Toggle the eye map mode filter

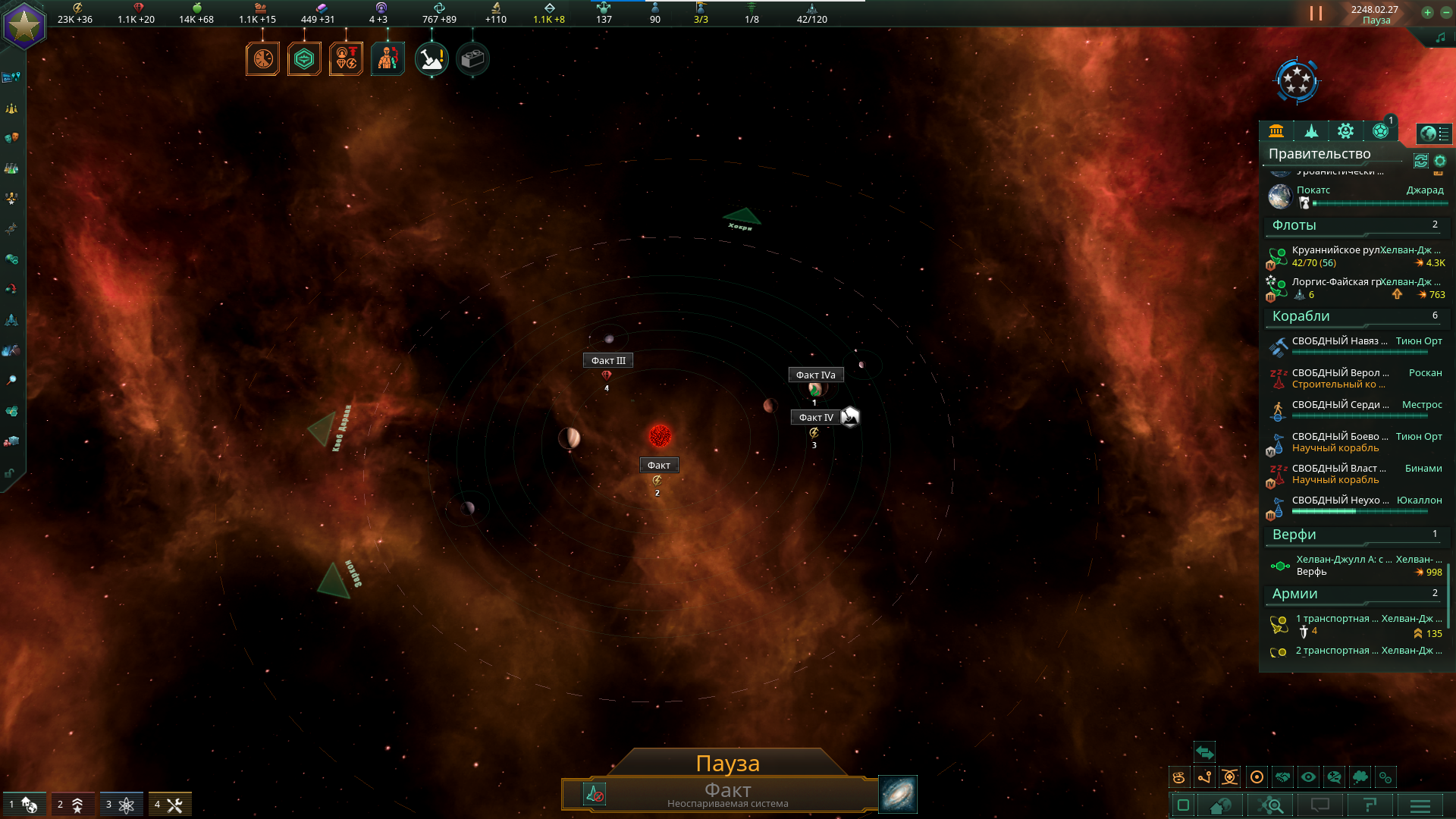1308,777
